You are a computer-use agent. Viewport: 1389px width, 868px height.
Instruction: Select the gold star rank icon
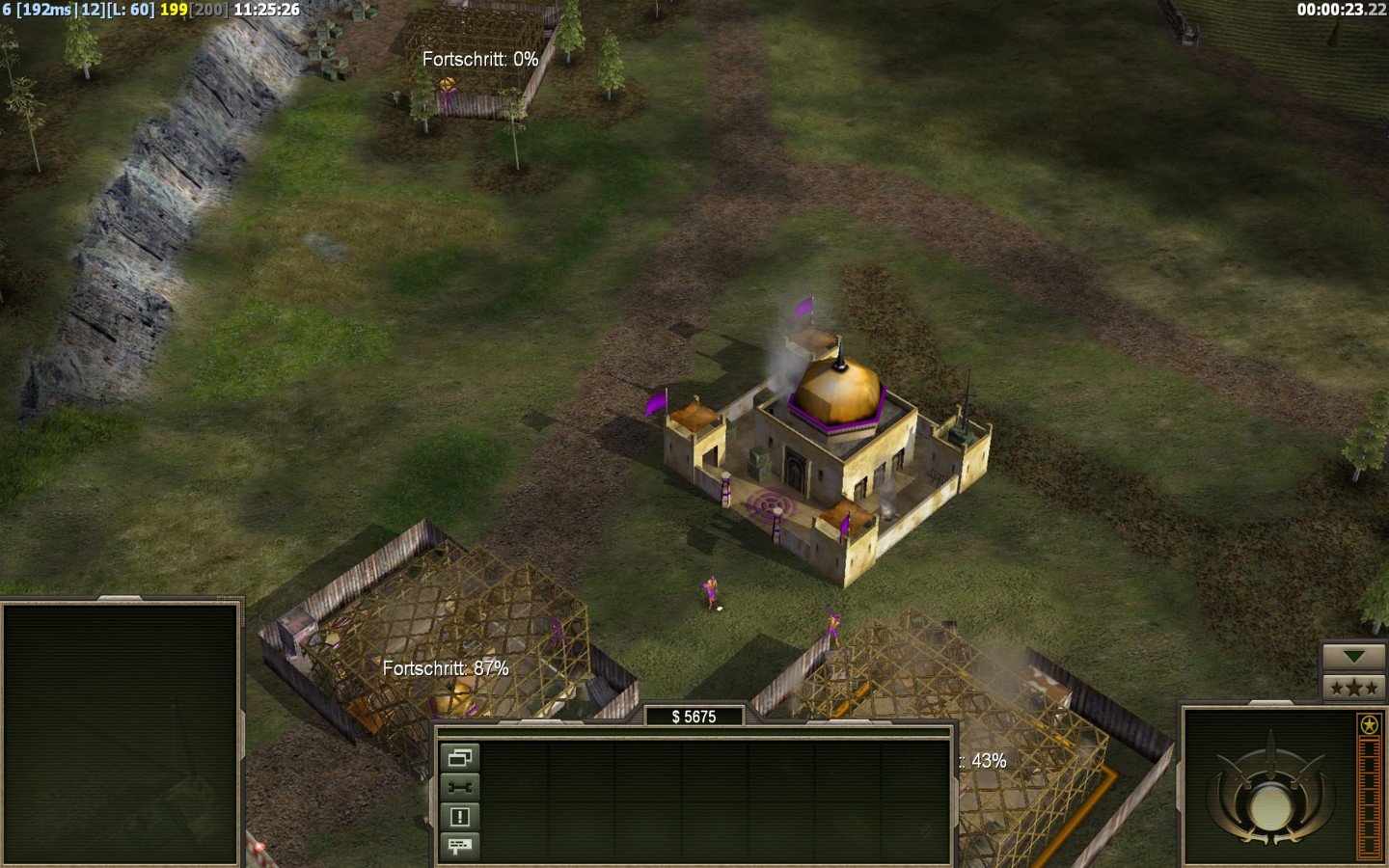(1369, 724)
